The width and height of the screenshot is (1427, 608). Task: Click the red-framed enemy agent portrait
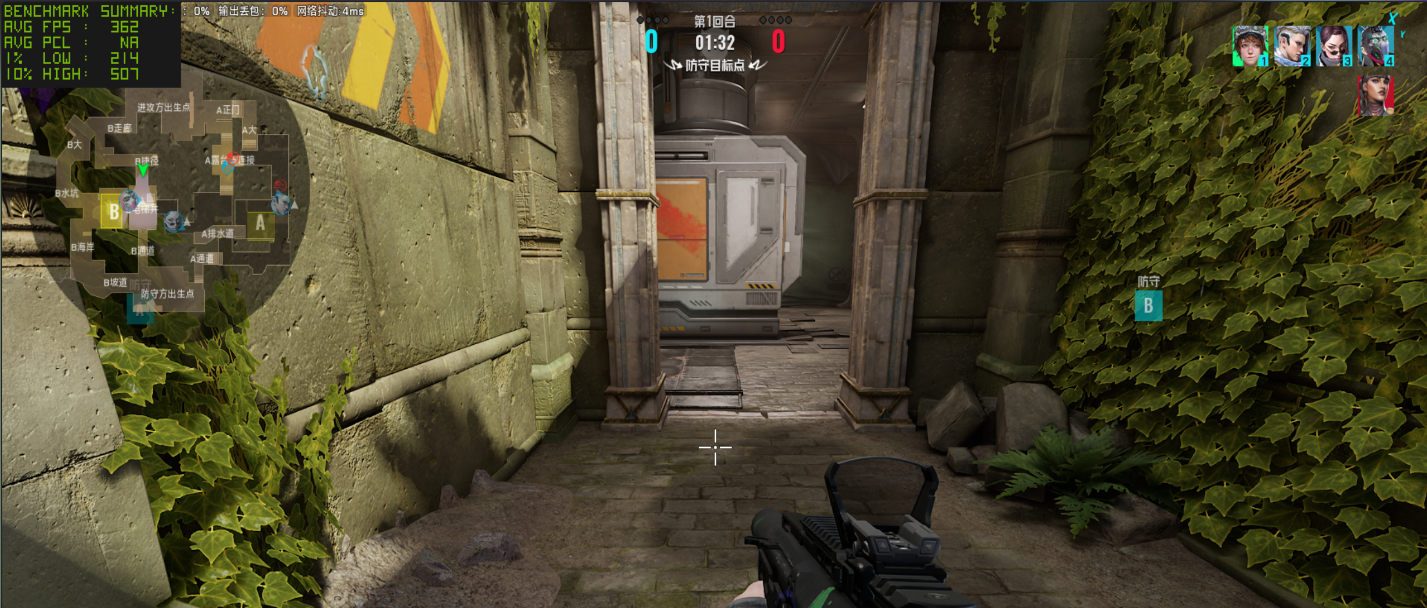(1376, 96)
